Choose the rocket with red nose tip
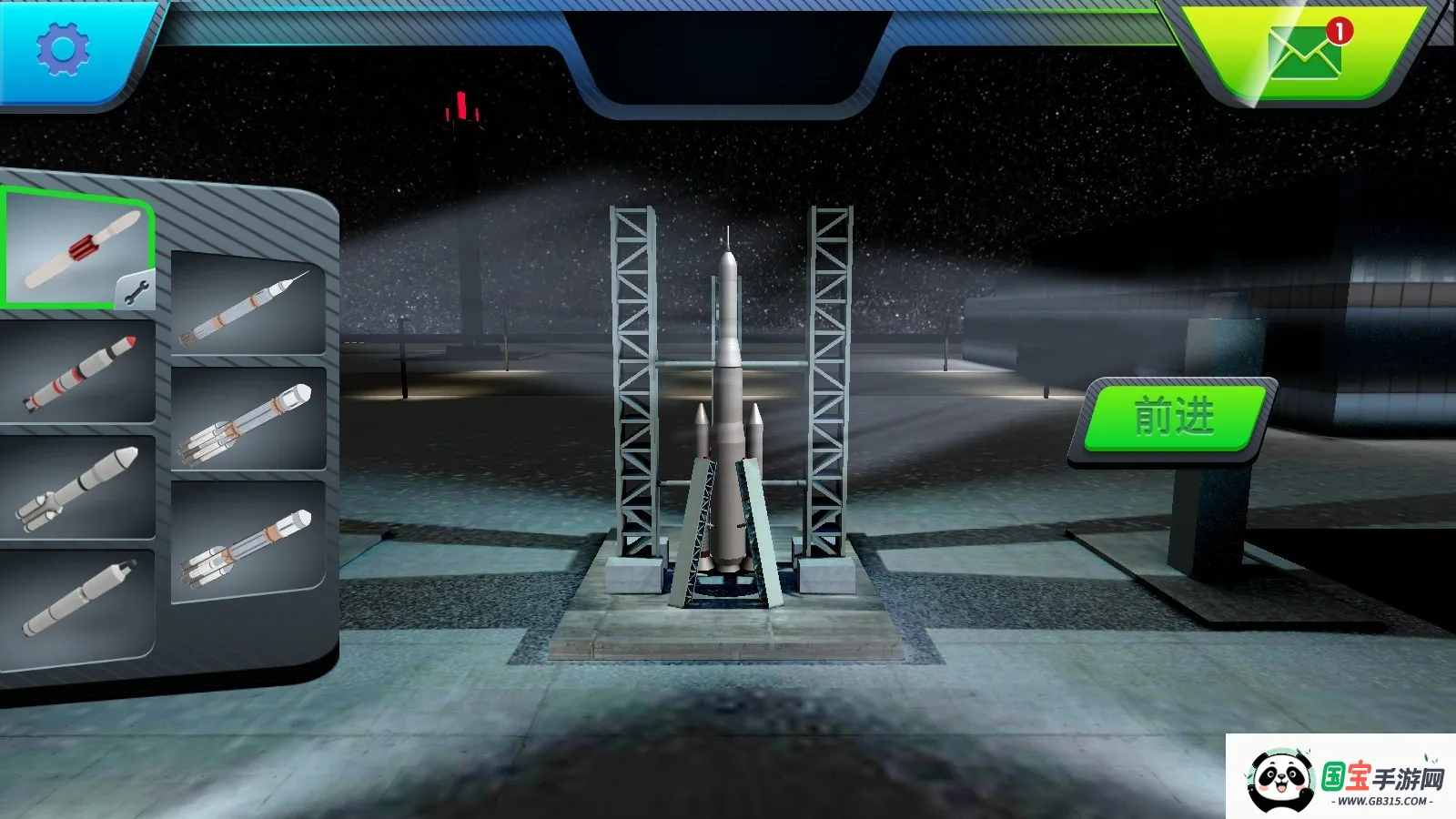1456x819 pixels. click(x=79, y=373)
